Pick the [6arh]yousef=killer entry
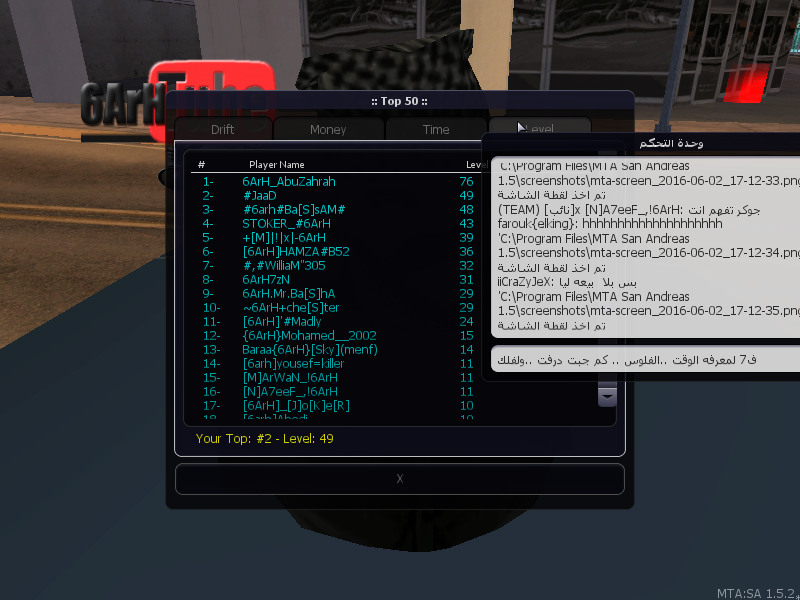800x600 pixels. tap(293, 364)
